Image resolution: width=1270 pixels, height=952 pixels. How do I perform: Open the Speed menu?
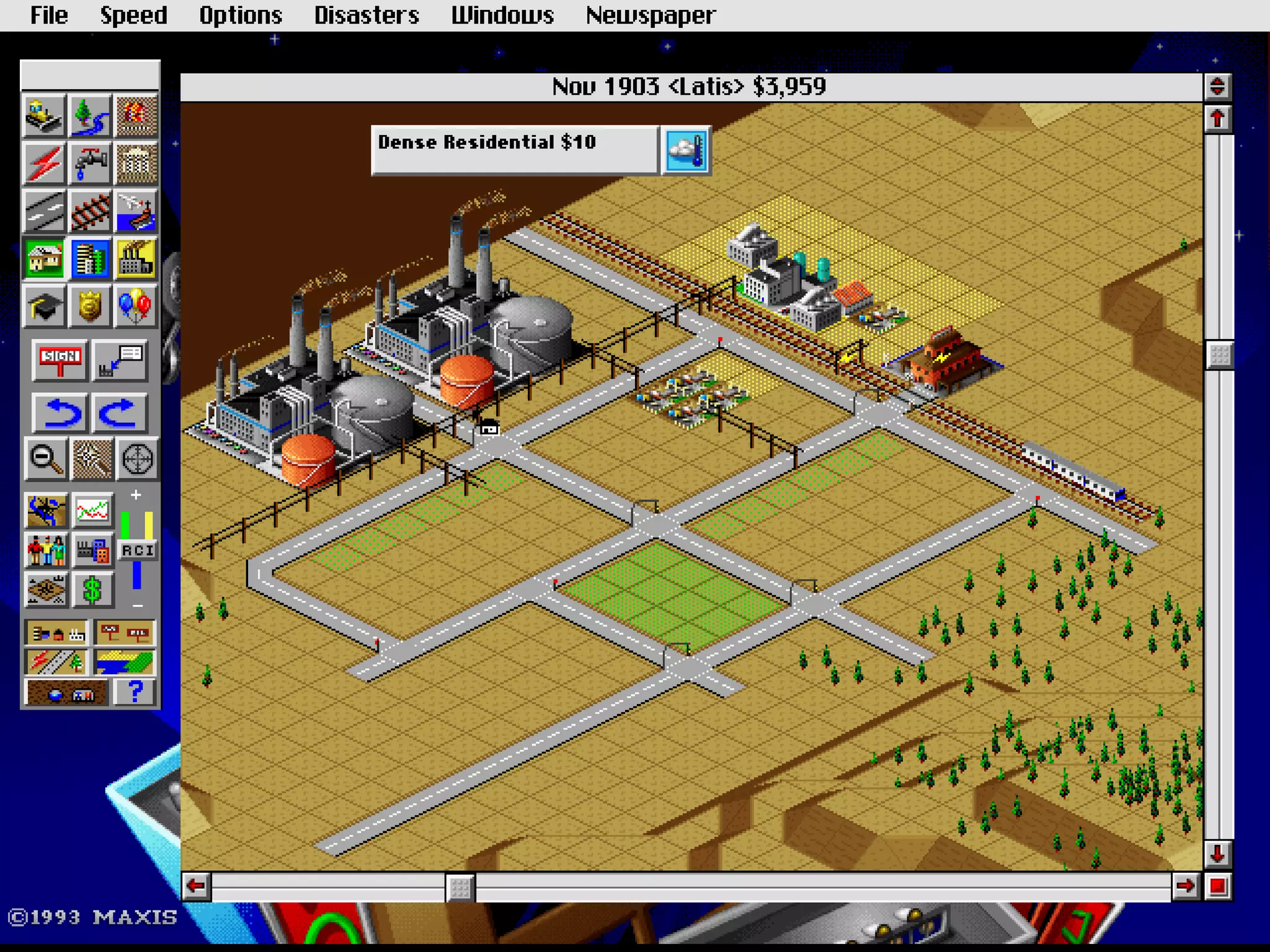coord(133,15)
